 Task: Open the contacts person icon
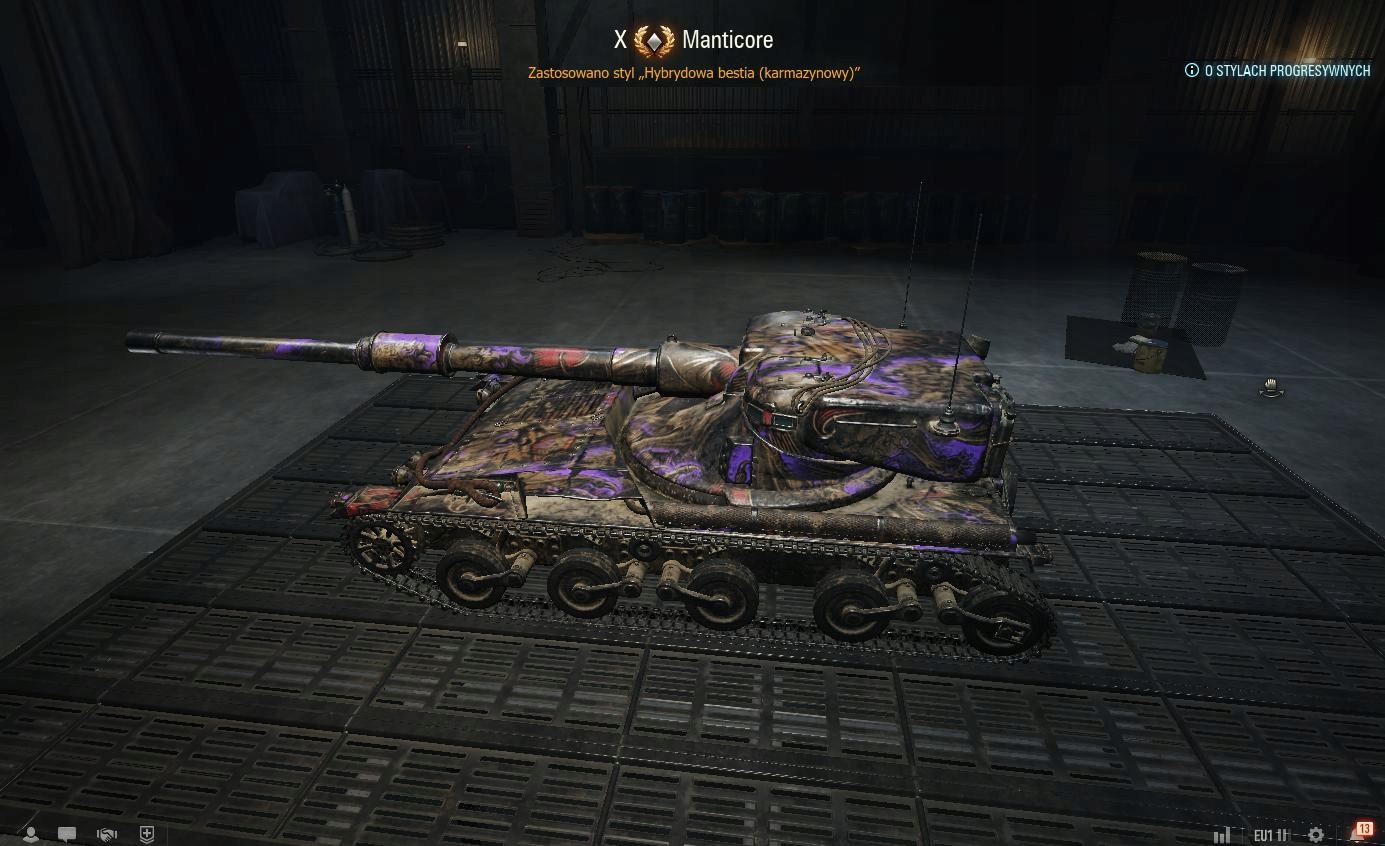coord(31,833)
